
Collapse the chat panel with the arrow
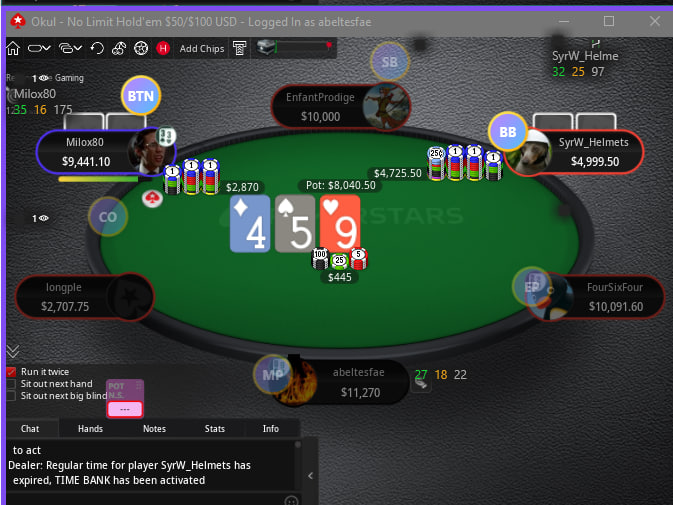(310, 476)
